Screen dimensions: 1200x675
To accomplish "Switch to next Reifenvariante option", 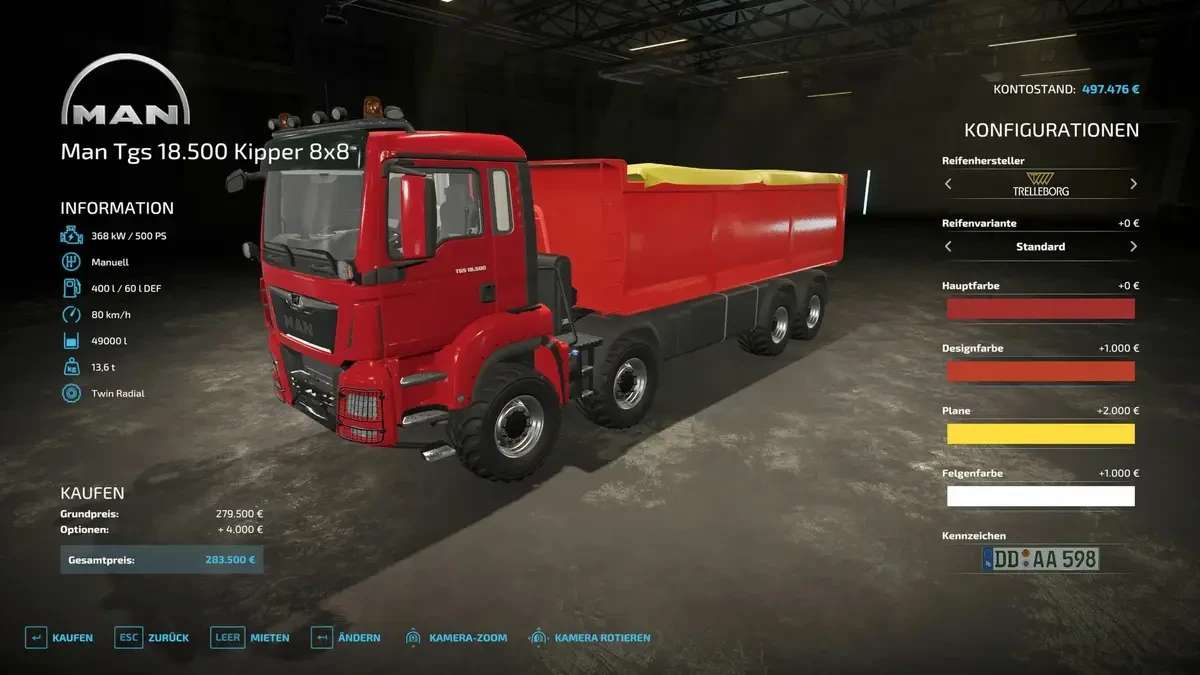I will (1133, 246).
